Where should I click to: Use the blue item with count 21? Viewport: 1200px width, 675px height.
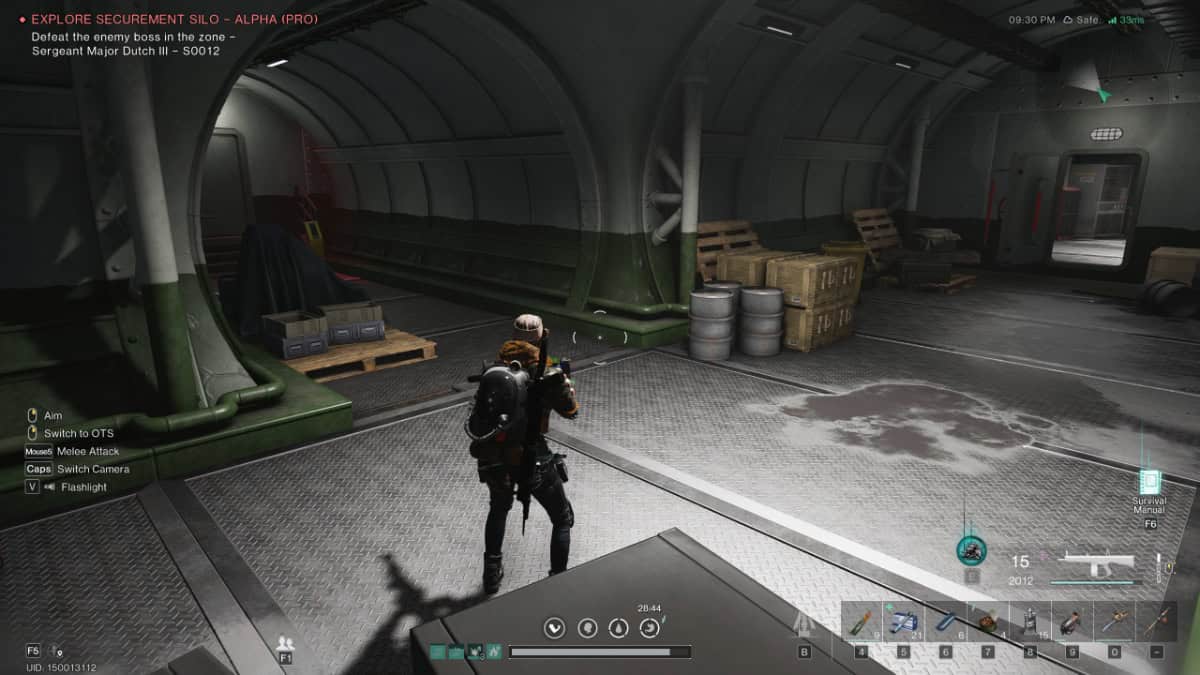[x=903, y=621]
